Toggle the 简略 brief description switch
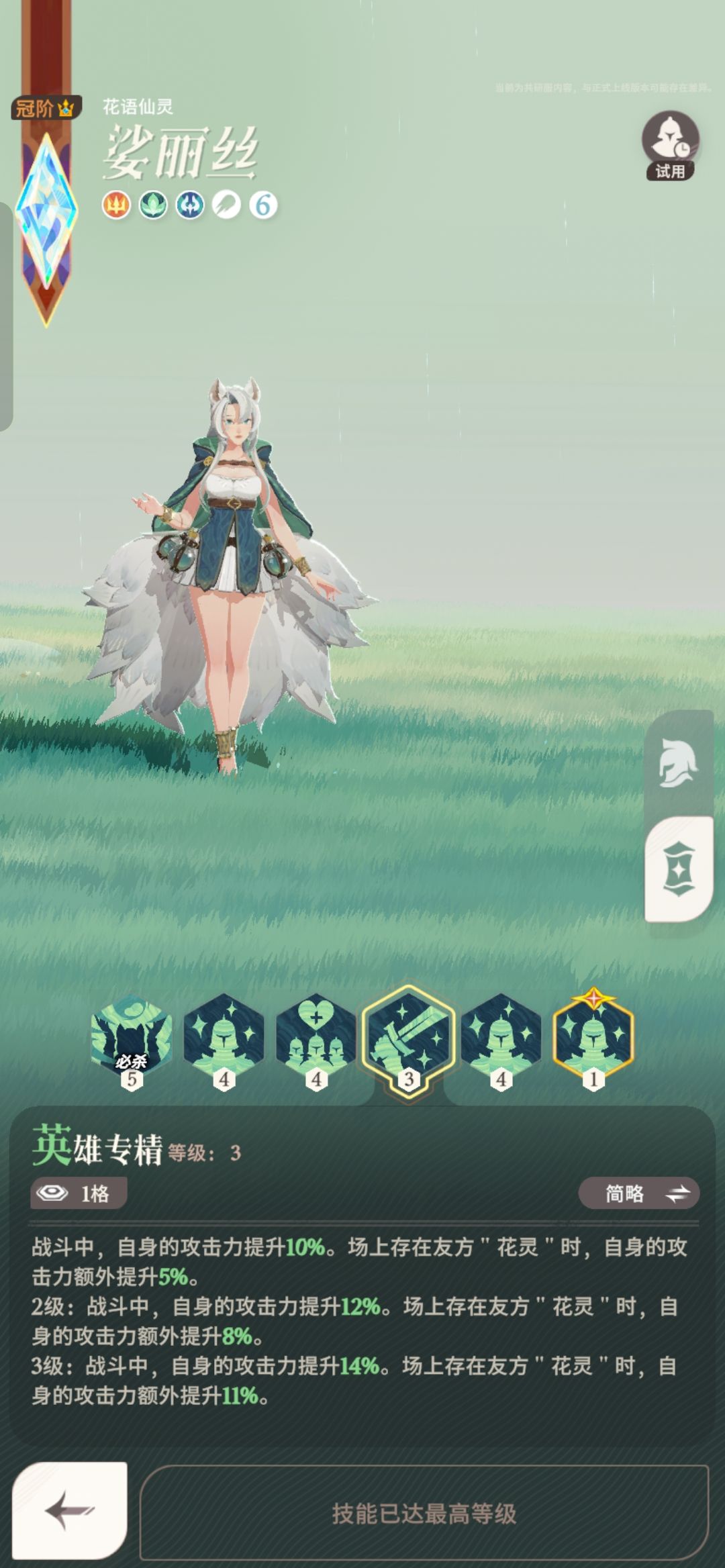Screen dimensions: 725x1568 pyautogui.click(x=638, y=1193)
